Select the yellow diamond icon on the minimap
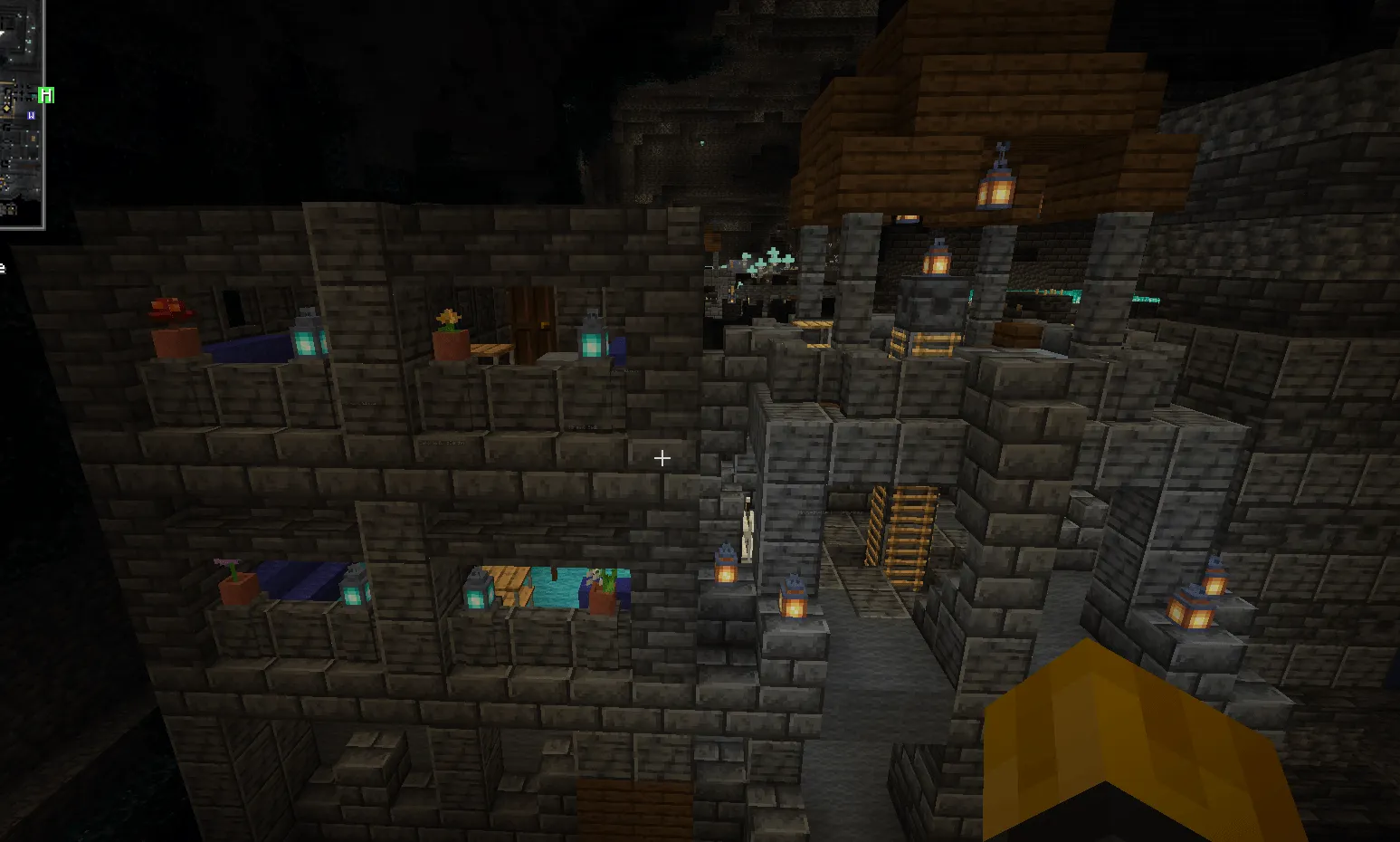Image resolution: width=1400 pixels, height=842 pixels. [x=6, y=109]
